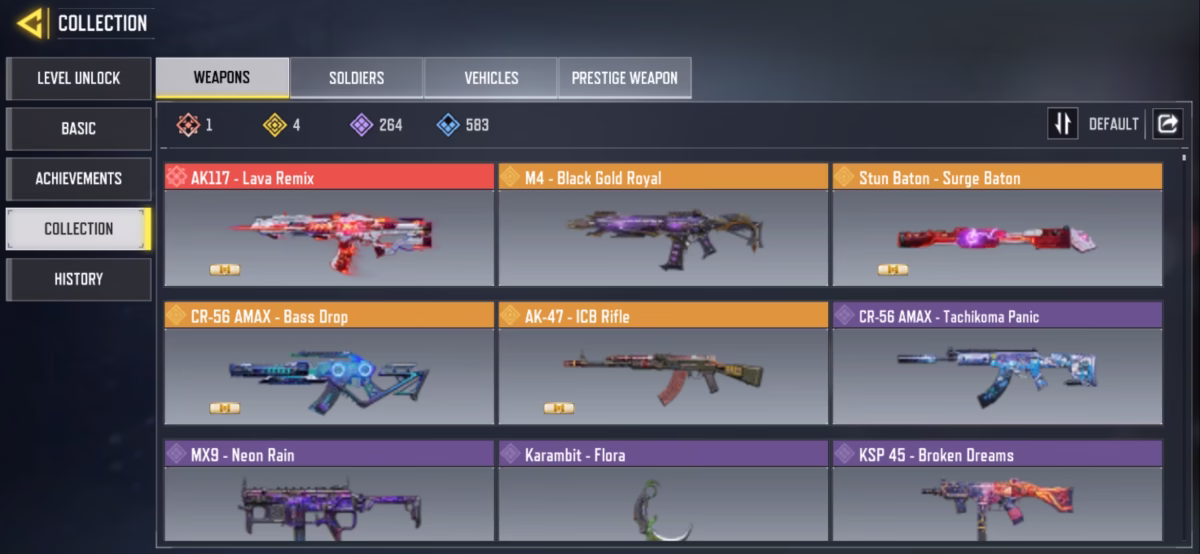Viewport: 1200px width, 554px height.
Task: Open the CR-56 AMAX - Bass Drop card
Action: (329, 364)
